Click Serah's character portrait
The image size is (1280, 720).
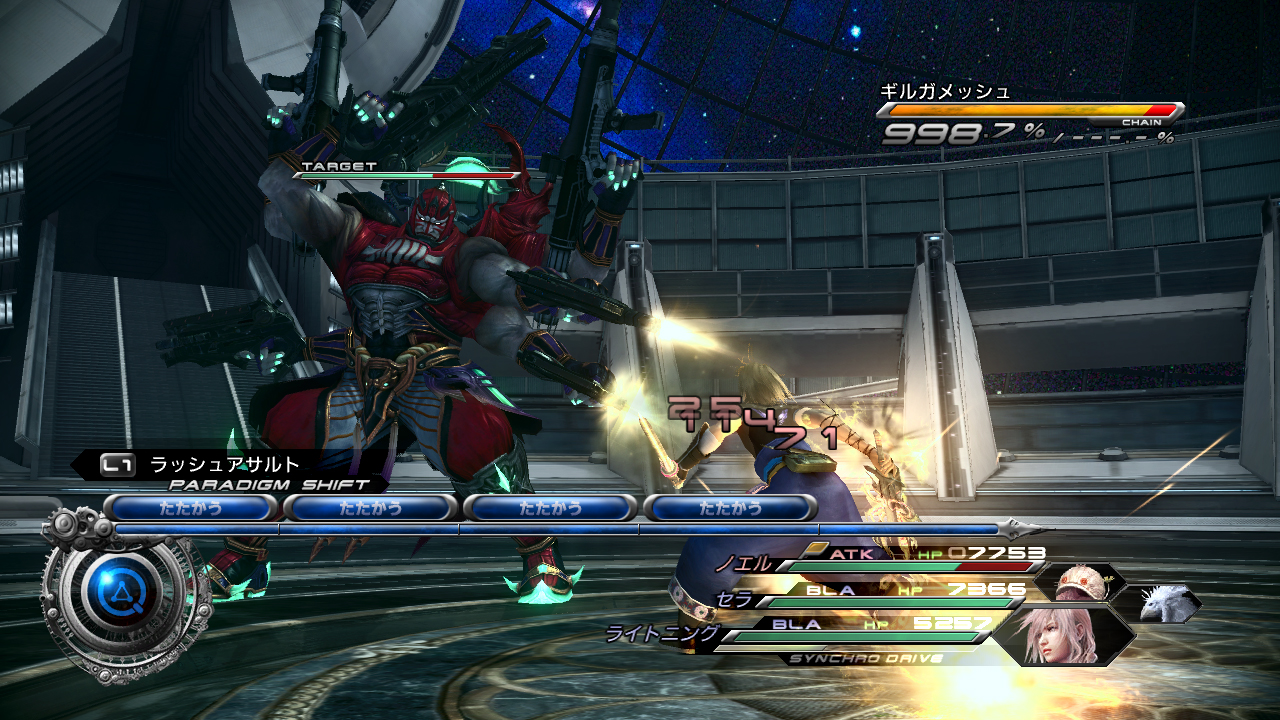(1080, 583)
